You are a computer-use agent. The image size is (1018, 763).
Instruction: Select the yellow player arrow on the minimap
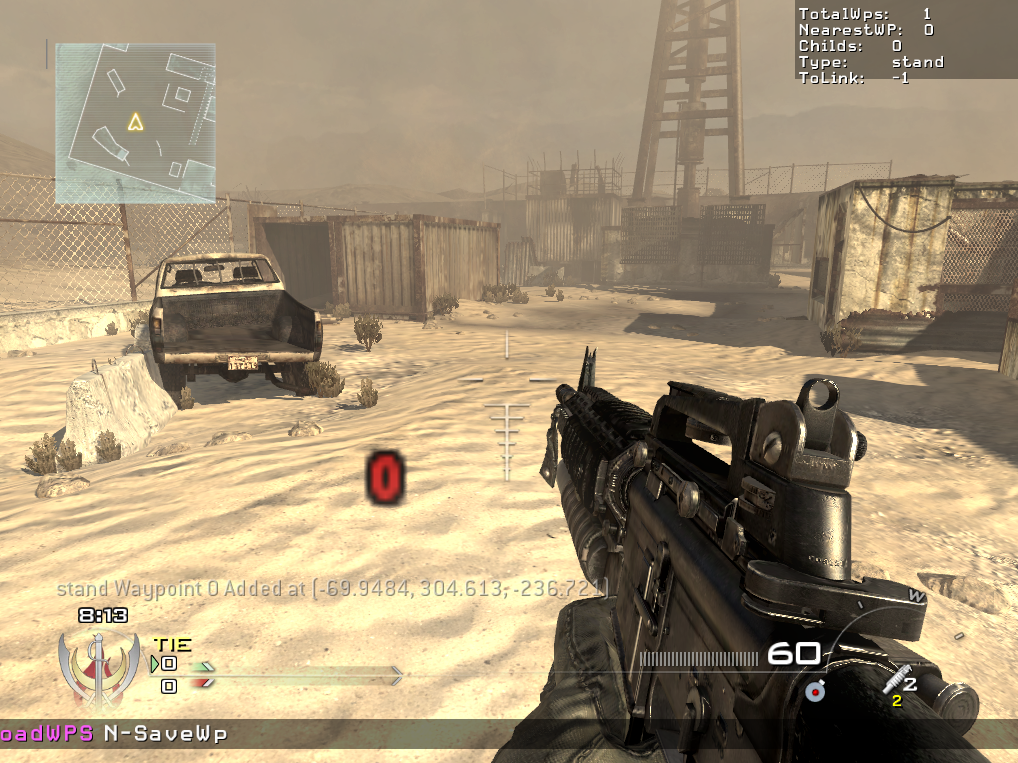click(135, 122)
